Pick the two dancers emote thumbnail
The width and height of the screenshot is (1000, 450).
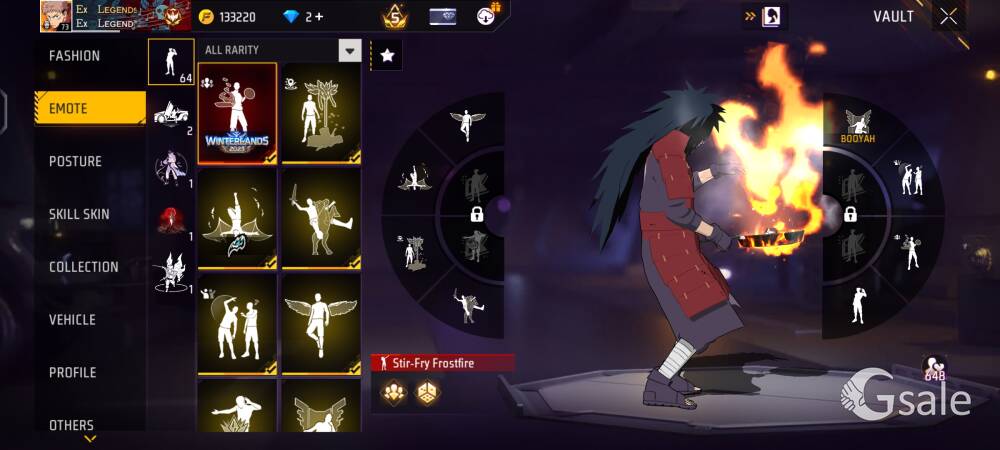coord(237,323)
